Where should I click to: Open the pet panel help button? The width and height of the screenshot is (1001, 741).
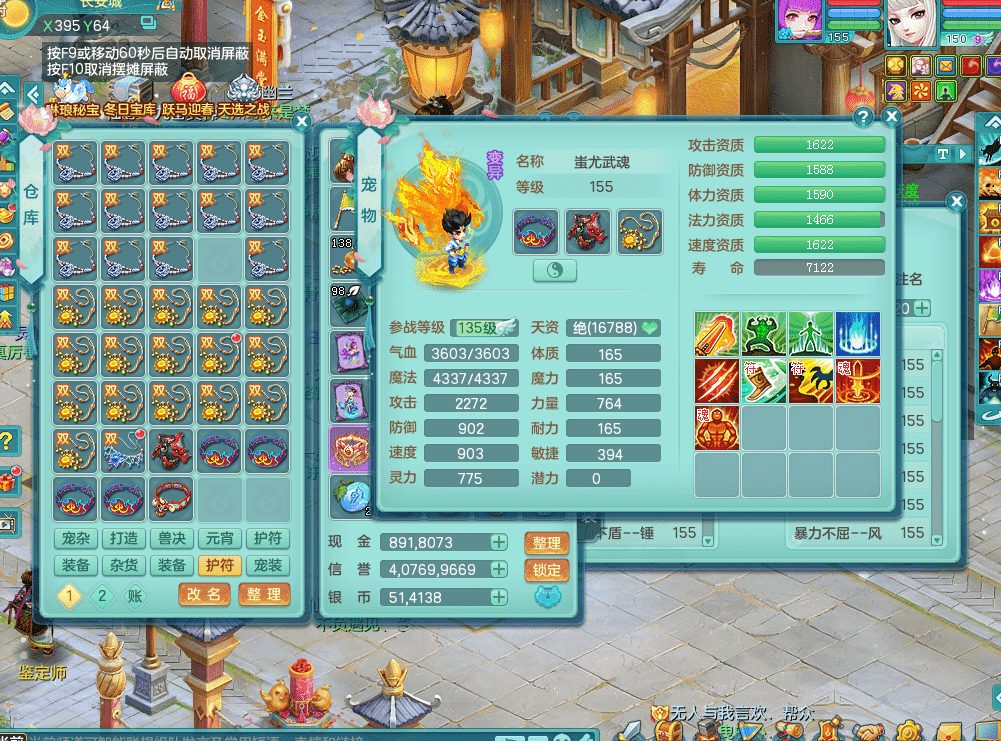[x=864, y=117]
